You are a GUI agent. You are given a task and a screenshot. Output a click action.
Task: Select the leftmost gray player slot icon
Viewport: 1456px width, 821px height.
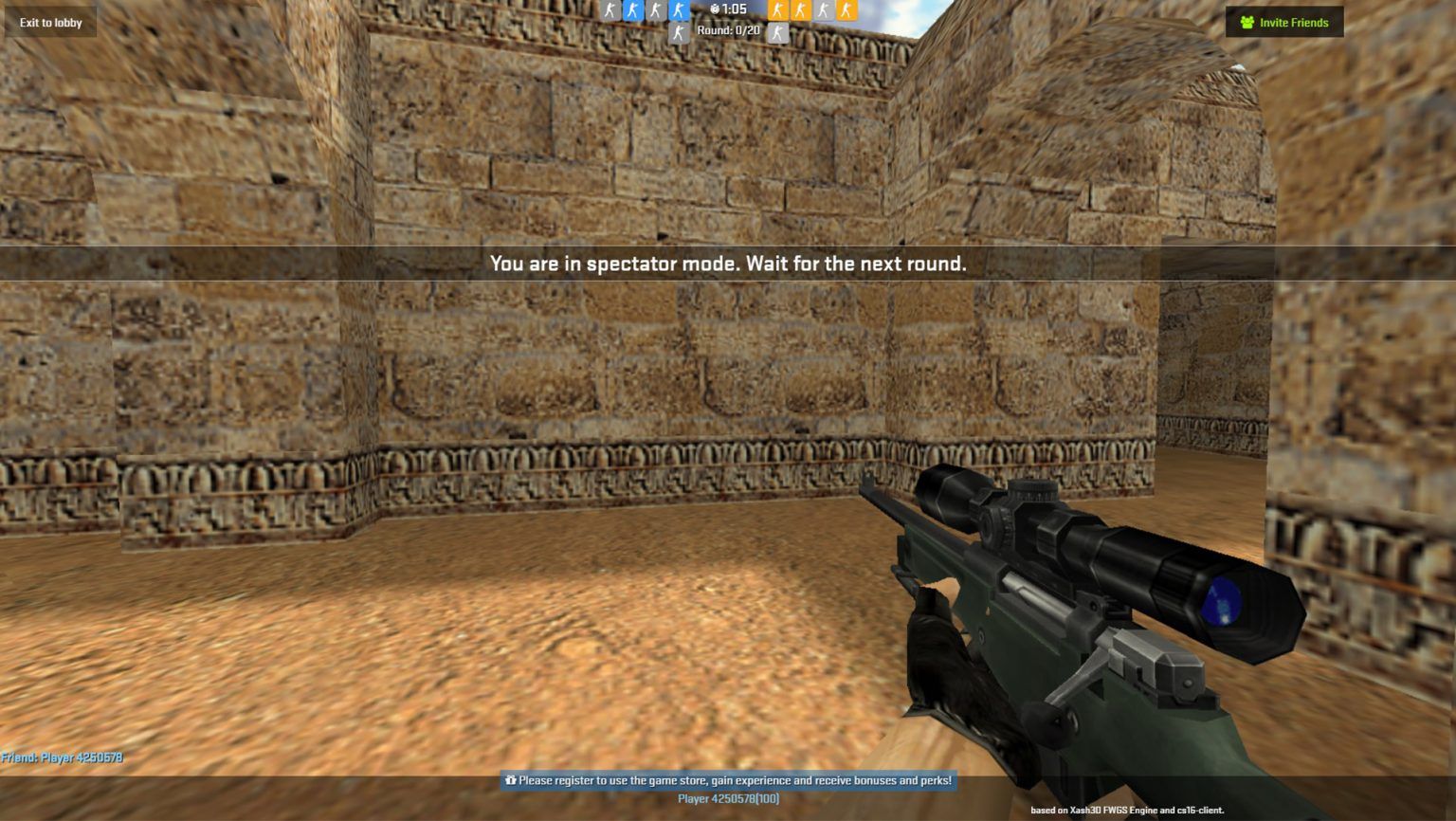[611, 11]
